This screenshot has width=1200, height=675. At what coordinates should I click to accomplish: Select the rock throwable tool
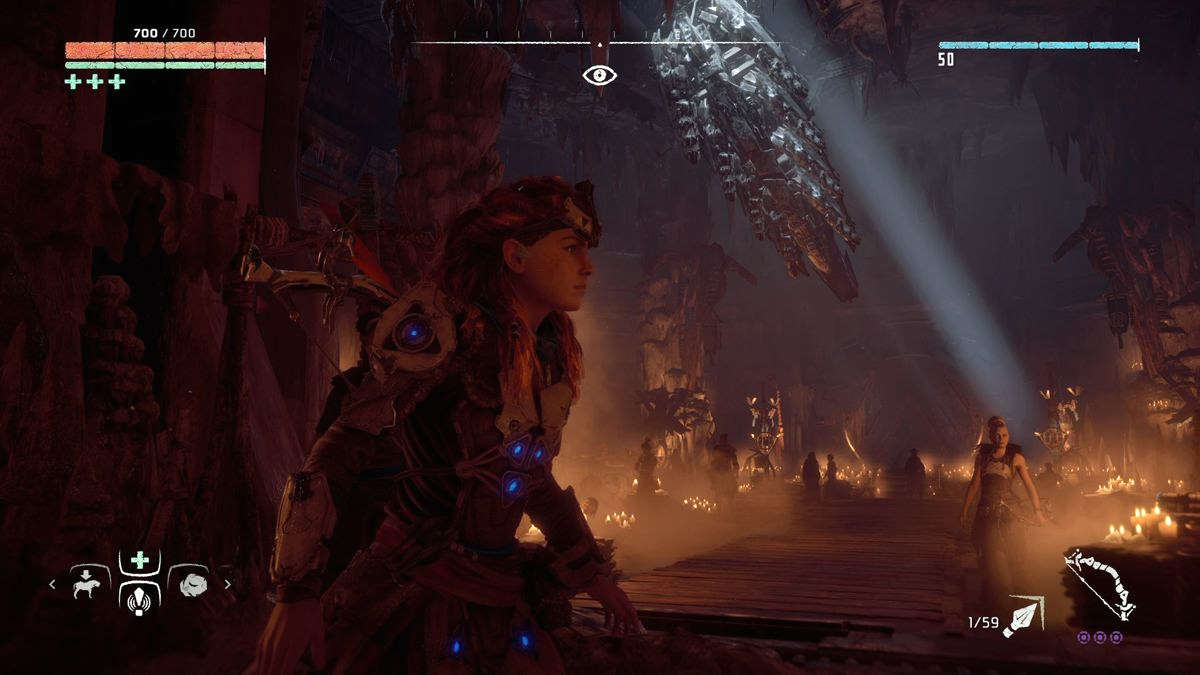coord(190,584)
